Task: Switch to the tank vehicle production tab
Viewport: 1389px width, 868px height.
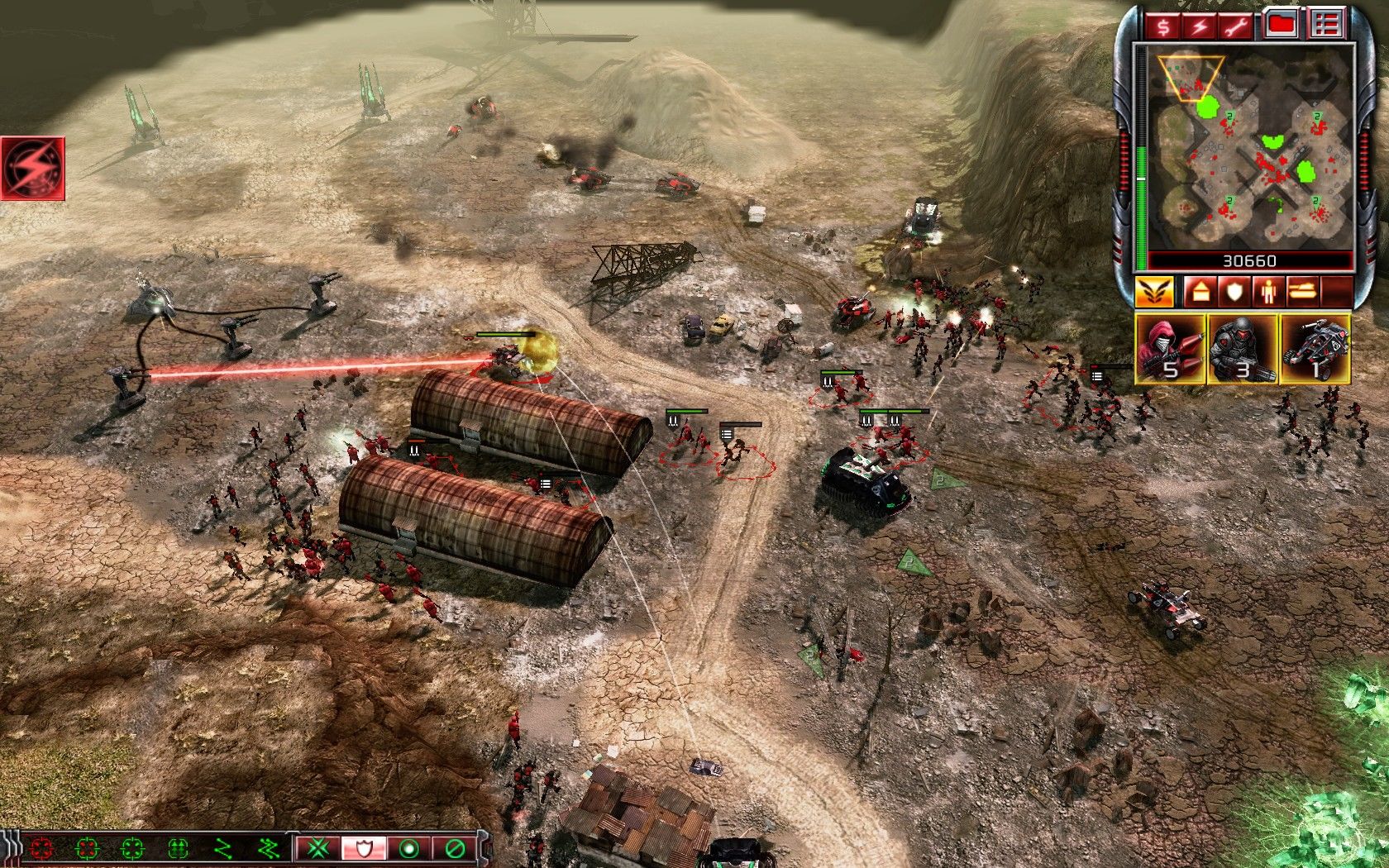Action: (1302, 292)
